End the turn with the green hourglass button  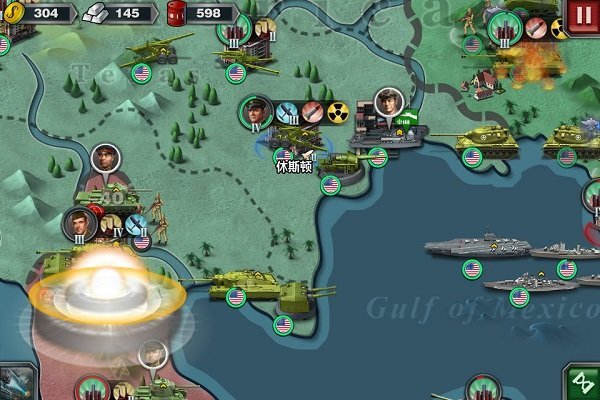point(581,383)
